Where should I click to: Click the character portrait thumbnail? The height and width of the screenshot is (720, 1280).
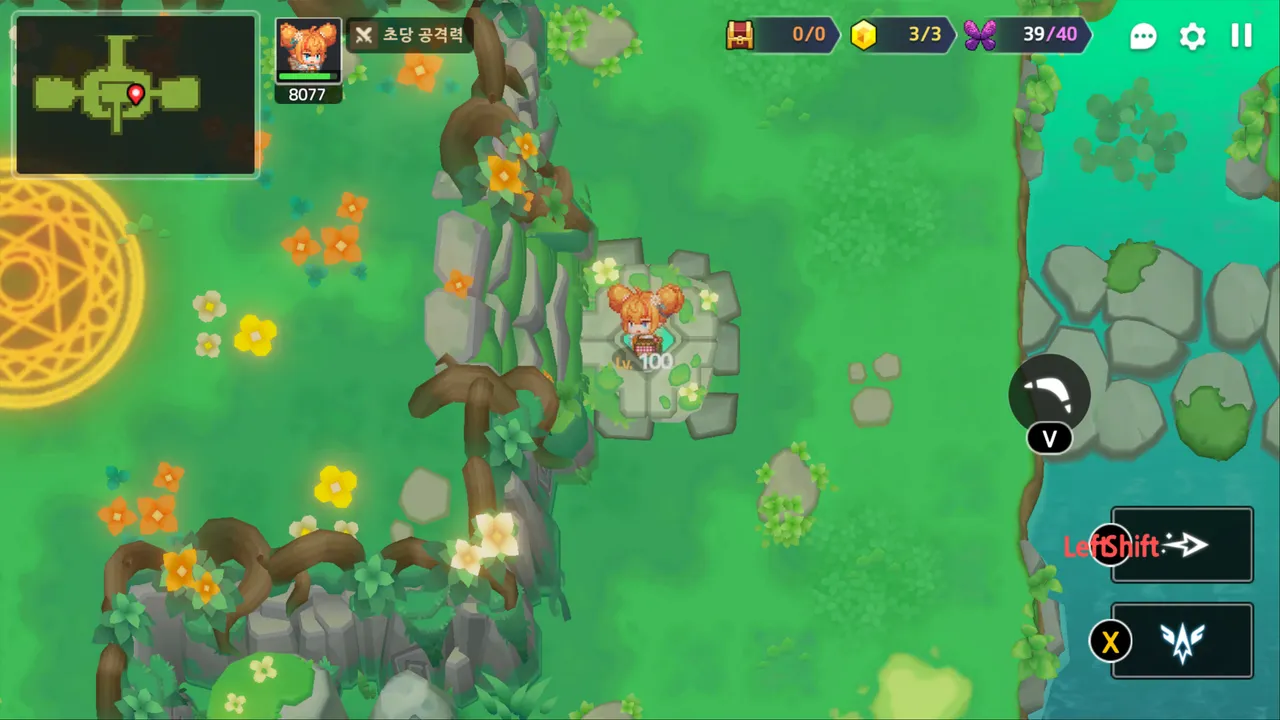tap(307, 45)
